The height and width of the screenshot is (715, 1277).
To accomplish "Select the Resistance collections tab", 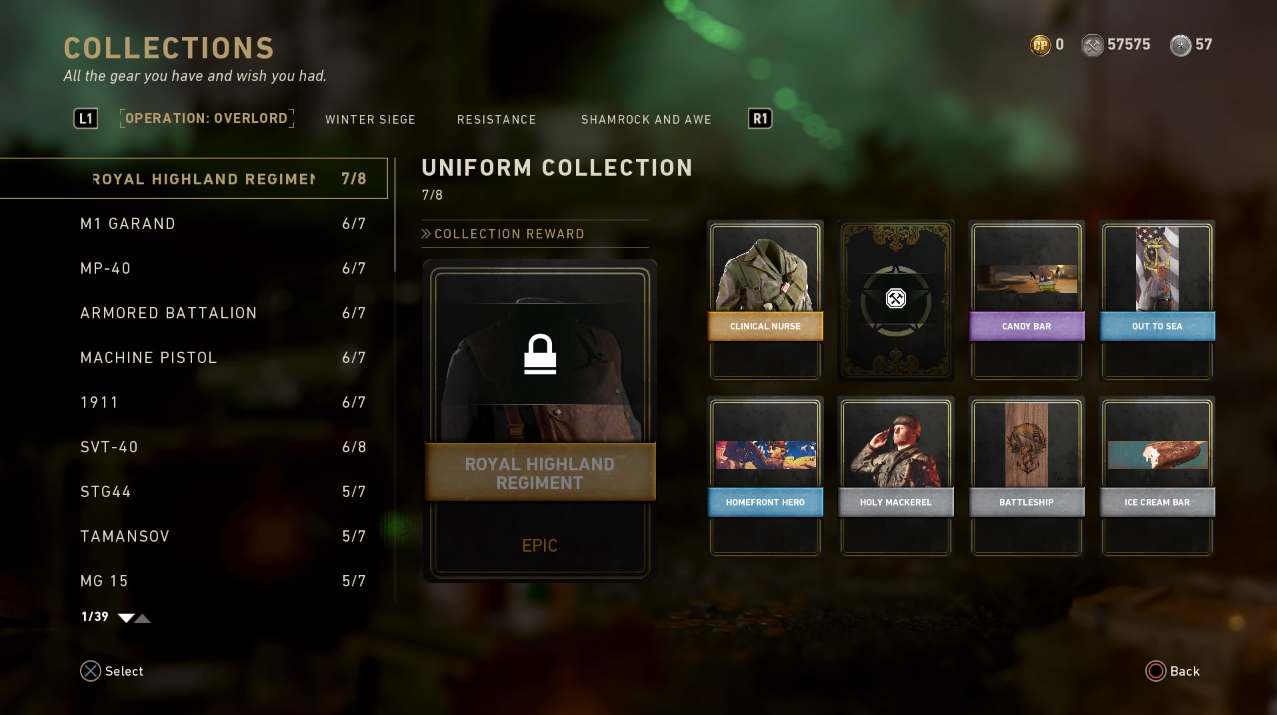I will click(x=496, y=119).
